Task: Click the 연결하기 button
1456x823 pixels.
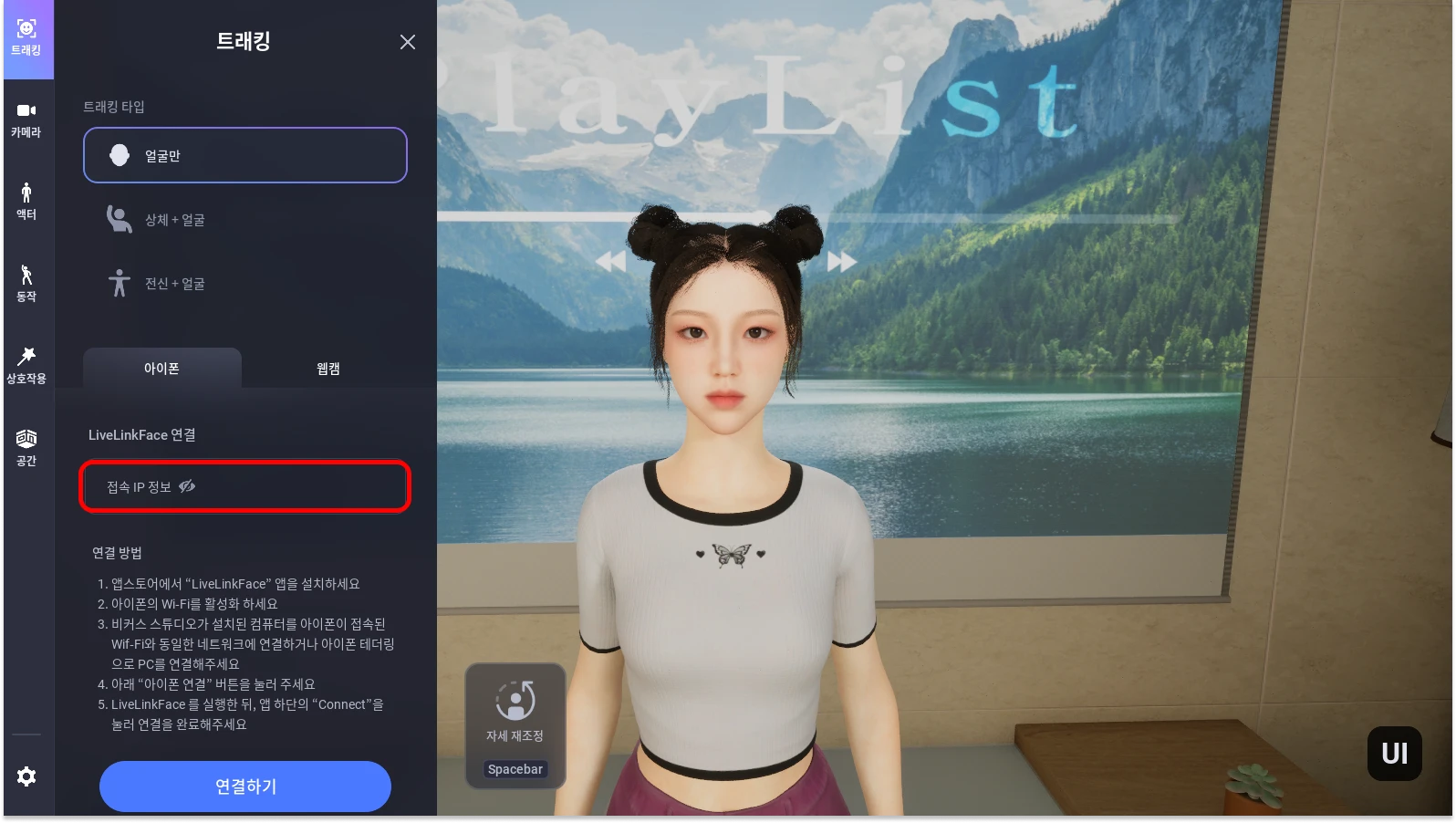Action: [x=245, y=787]
